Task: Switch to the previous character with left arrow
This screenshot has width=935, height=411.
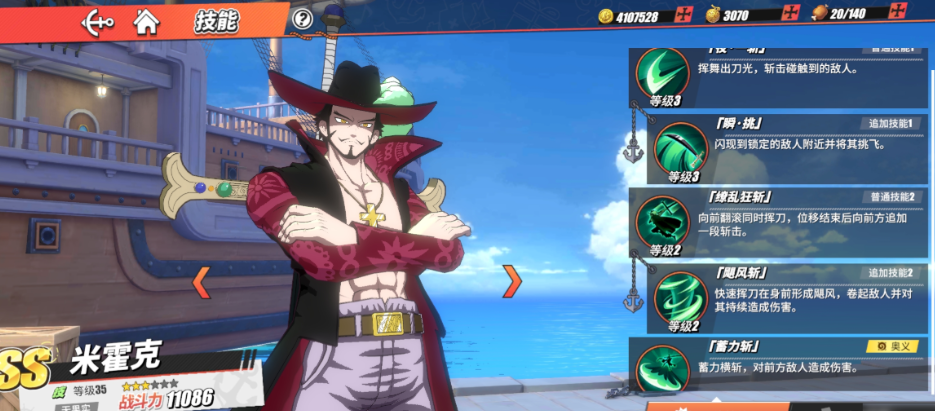Action: [201, 282]
